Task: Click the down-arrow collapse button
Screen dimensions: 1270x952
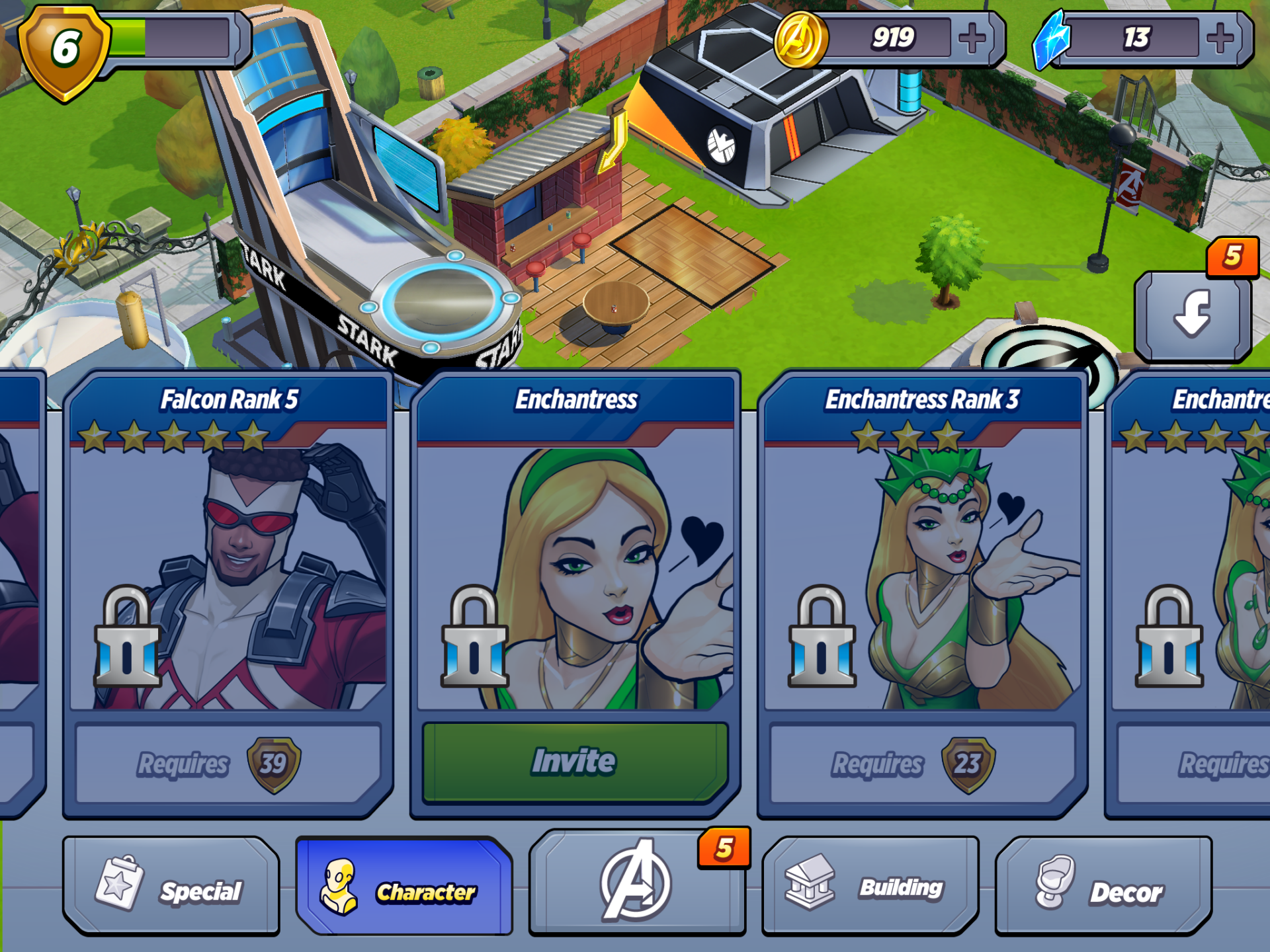Action: [x=1193, y=315]
